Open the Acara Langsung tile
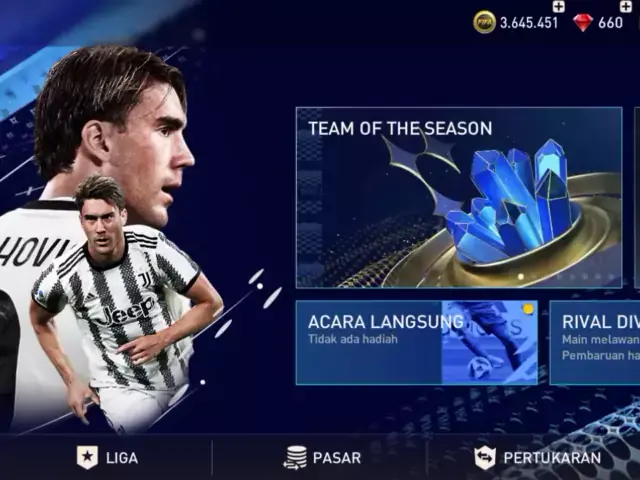The image size is (640, 480). [x=415, y=342]
